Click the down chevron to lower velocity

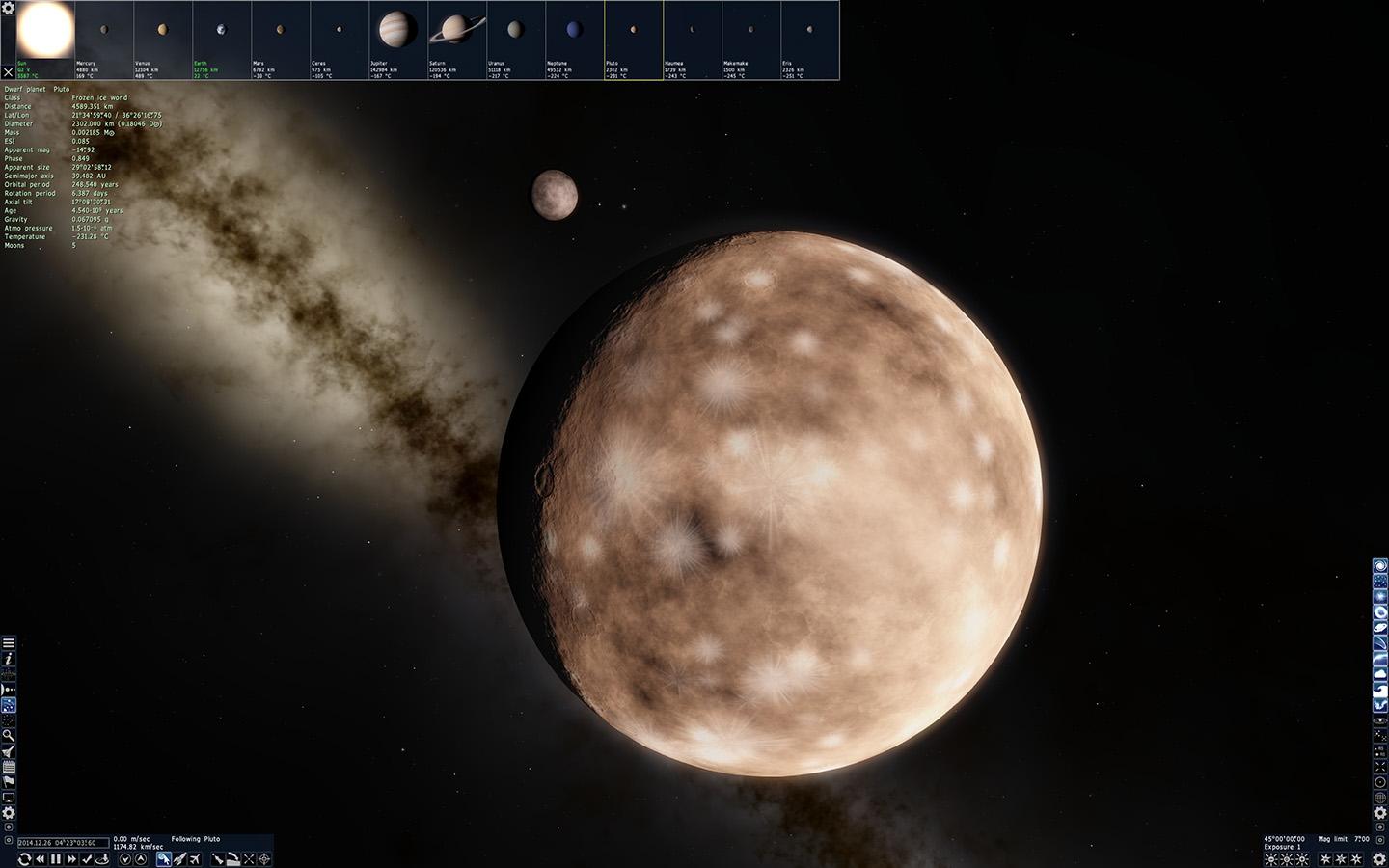pyautogui.click(x=125, y=858)
